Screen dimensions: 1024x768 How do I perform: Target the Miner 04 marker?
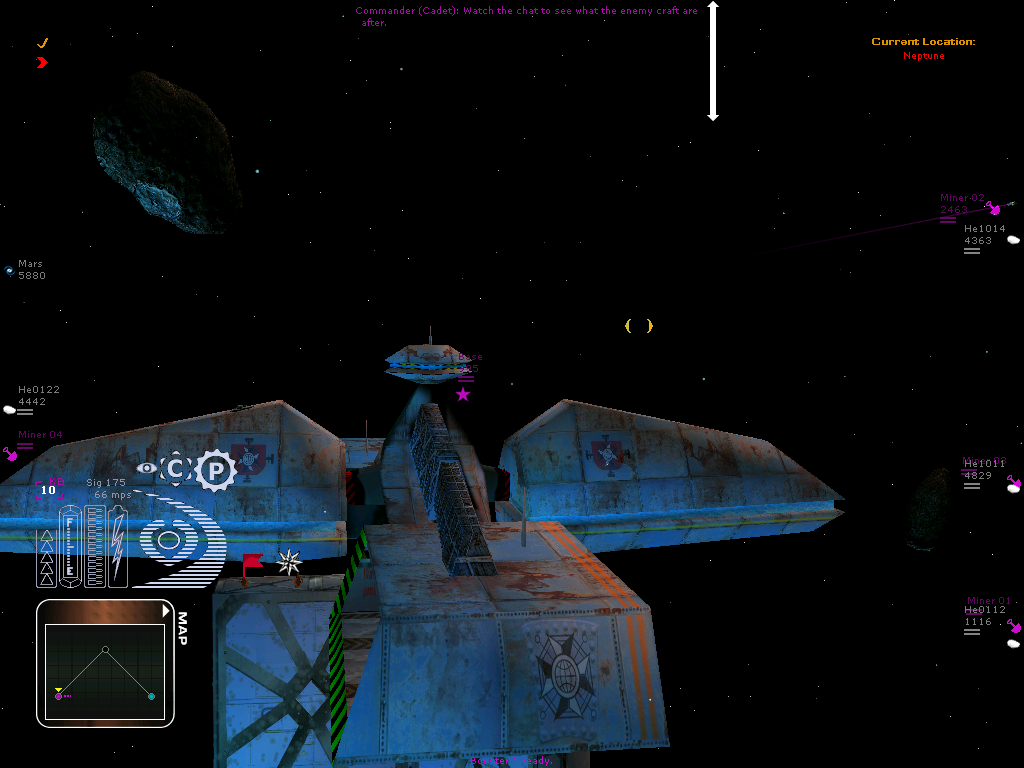tap(11, 454)
